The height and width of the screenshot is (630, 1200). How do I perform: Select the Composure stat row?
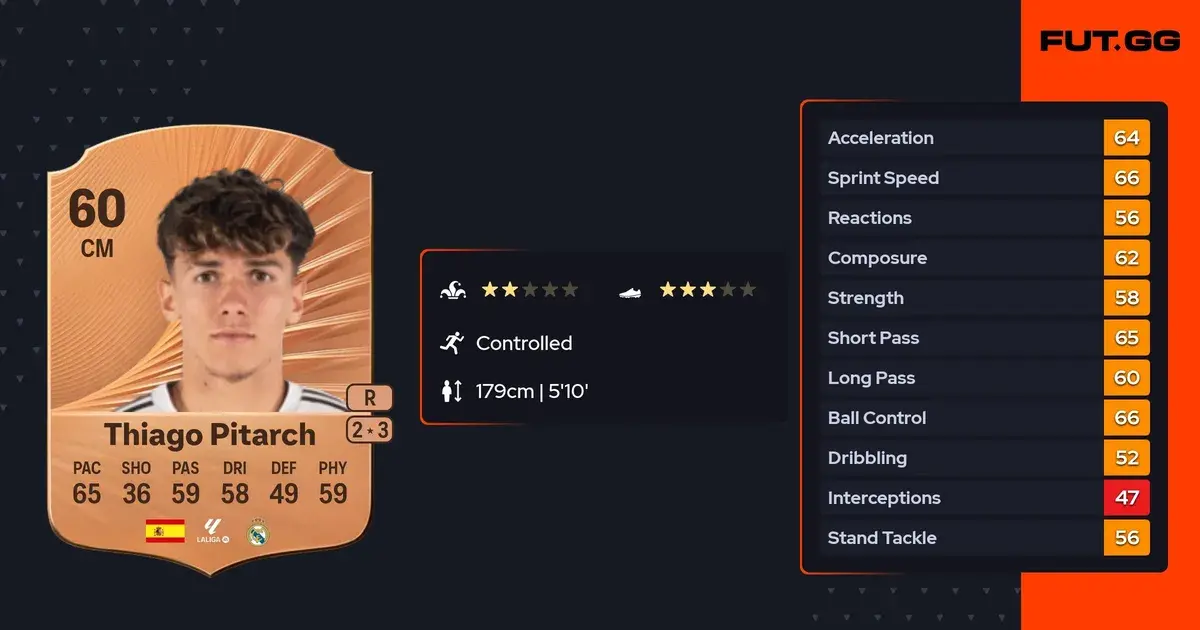(x=984, y=258)
